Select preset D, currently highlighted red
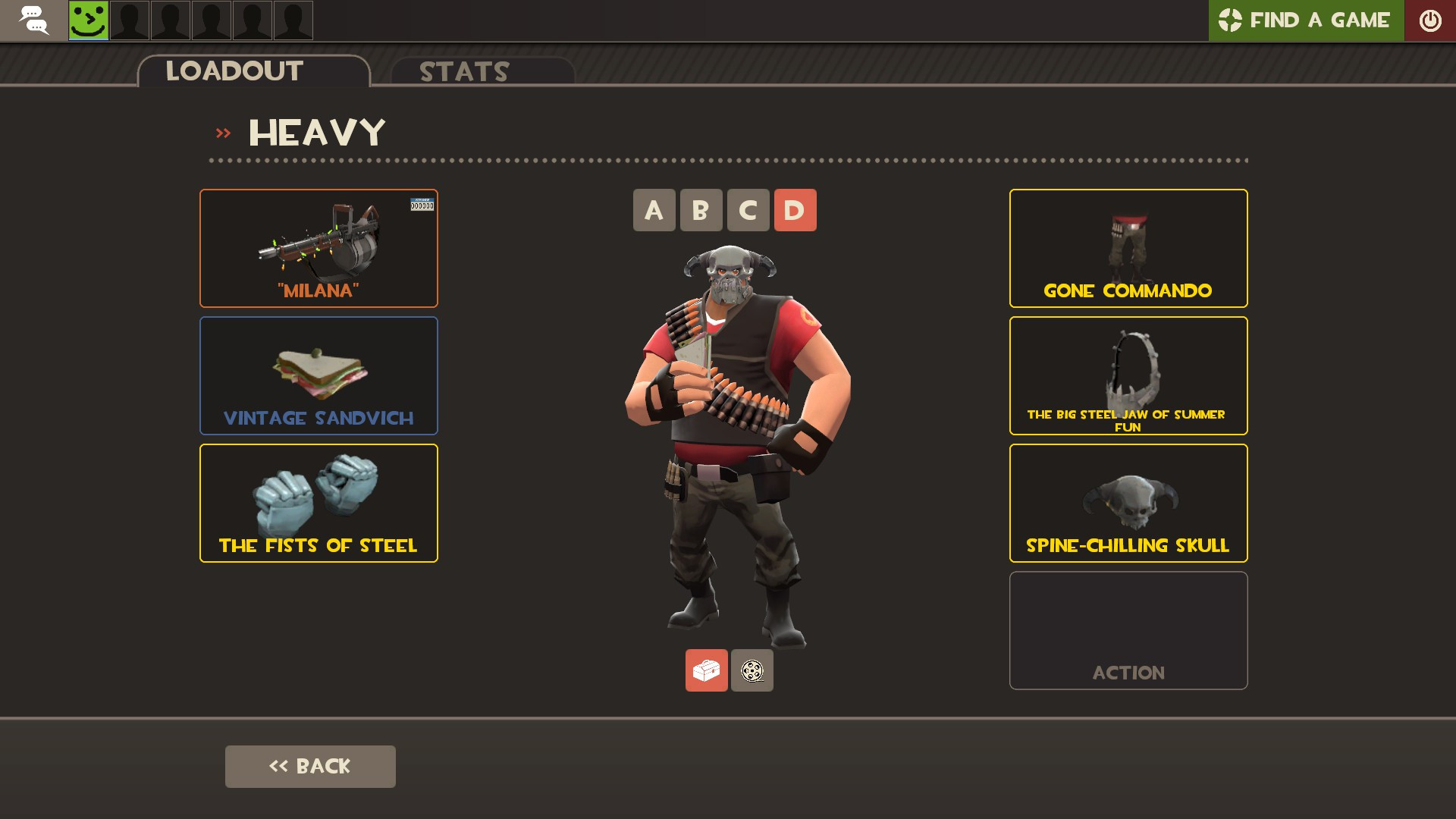This screenshot has height=819, width=1456. click(x=795, y=210)
